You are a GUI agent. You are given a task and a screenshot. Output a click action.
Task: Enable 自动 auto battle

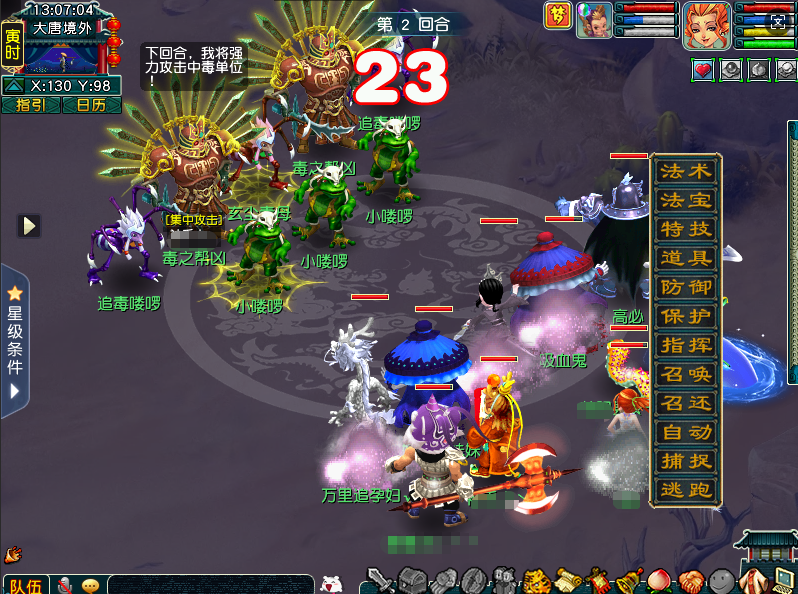click(x=685, y=432)
